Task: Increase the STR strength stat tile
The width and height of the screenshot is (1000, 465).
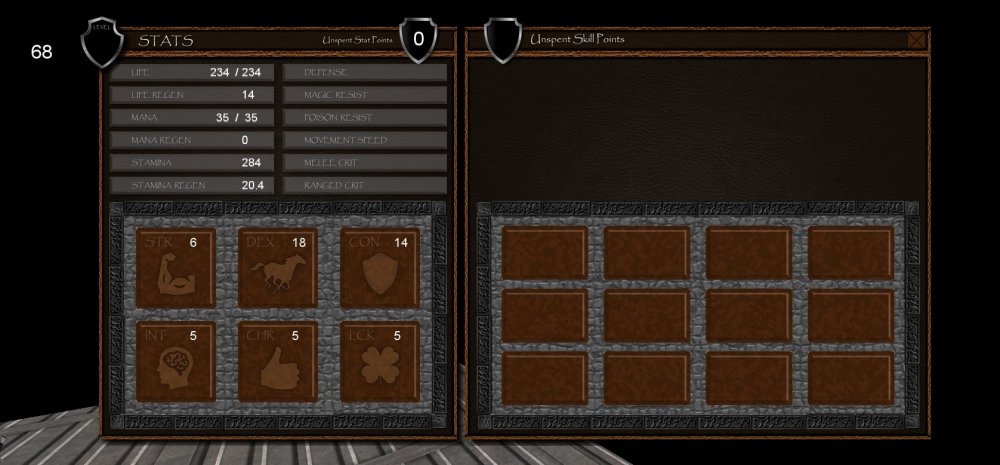Action: (175, 268)
